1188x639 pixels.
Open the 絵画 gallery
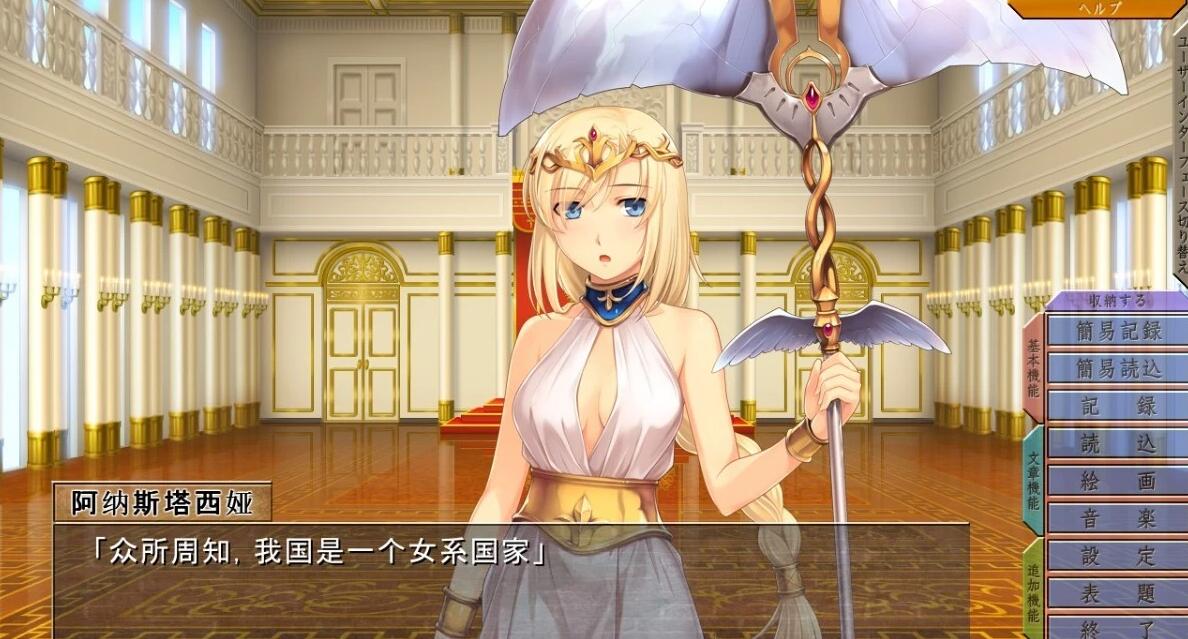[1118, 481]
